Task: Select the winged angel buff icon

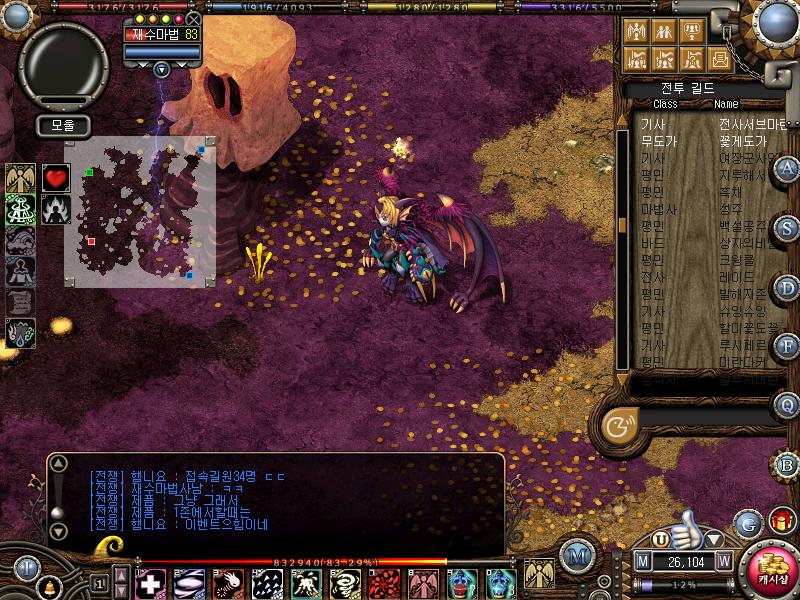Action: (x=20, y=178)
